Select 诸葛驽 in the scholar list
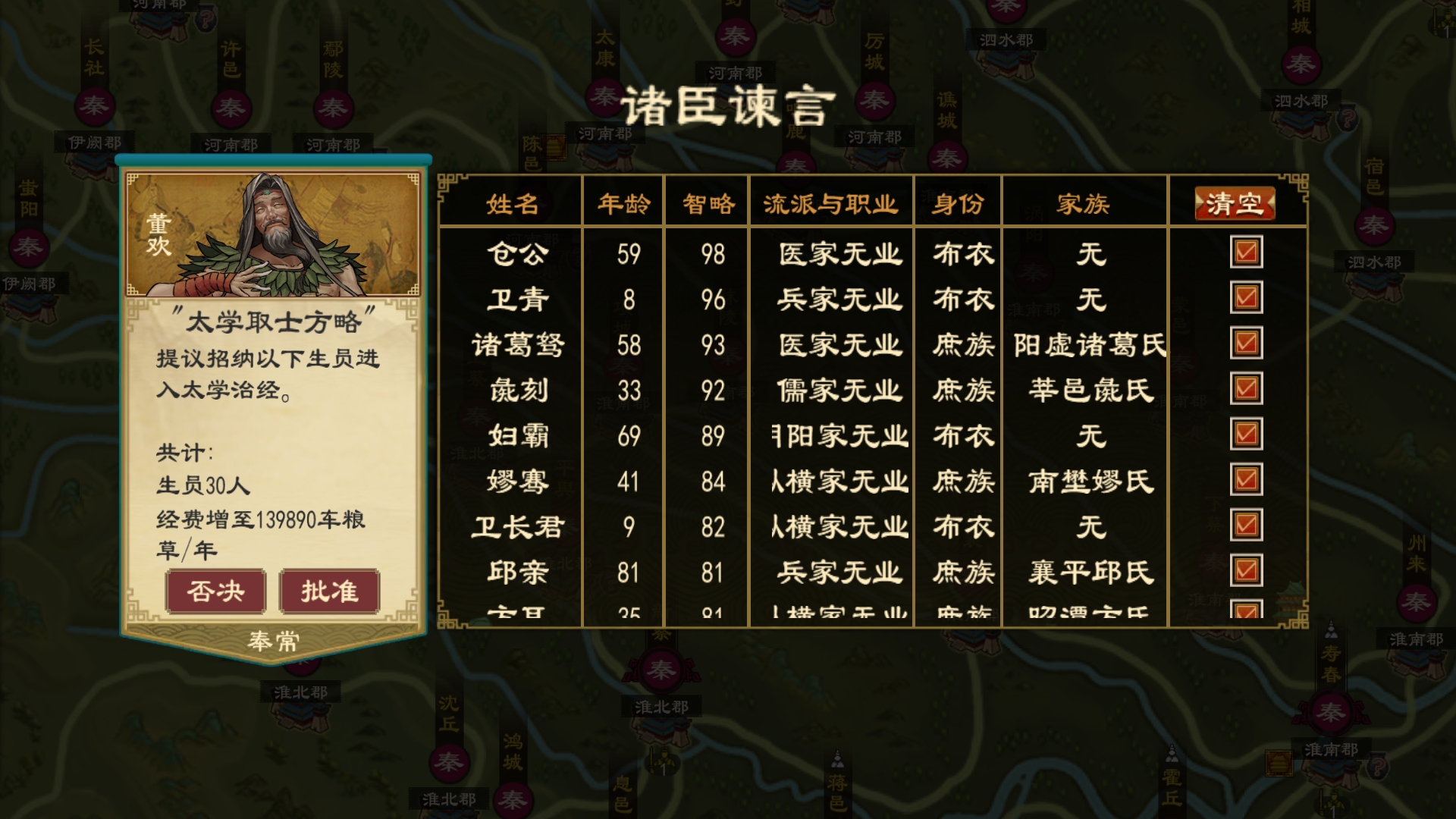The width and height of the screenshot is (1456, 819). point(517,343)
